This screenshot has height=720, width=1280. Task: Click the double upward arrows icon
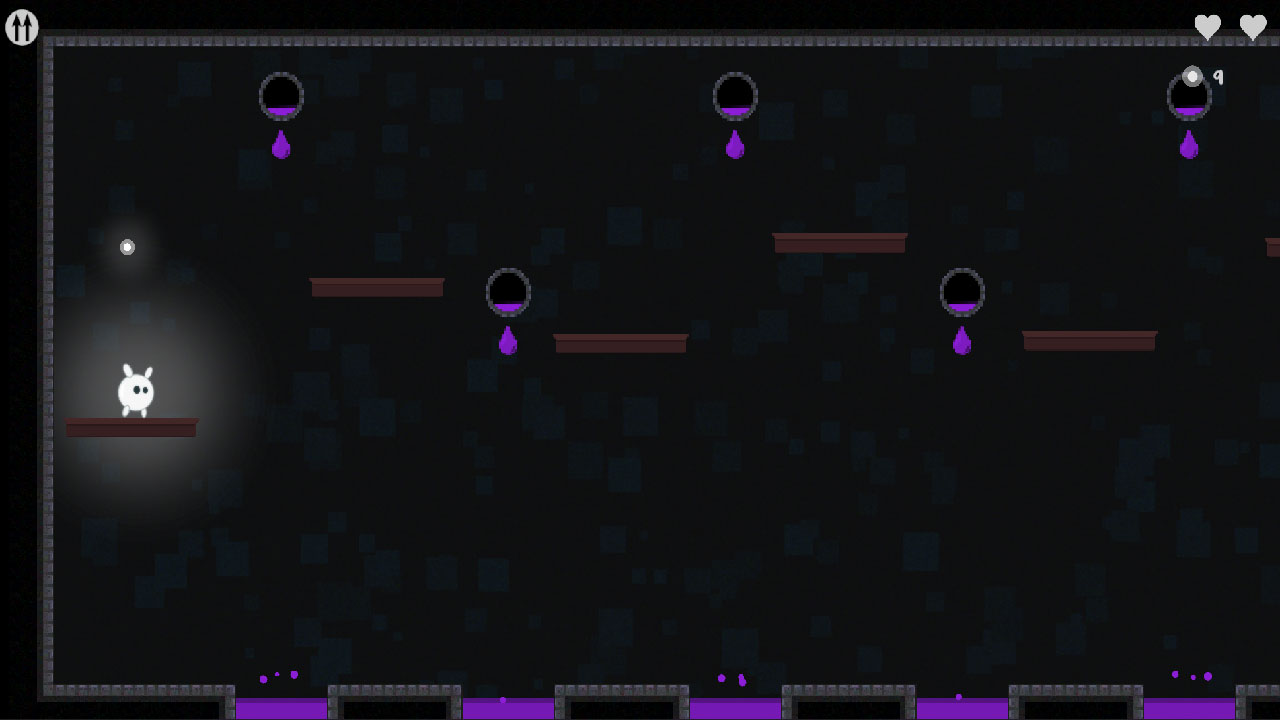21,28
